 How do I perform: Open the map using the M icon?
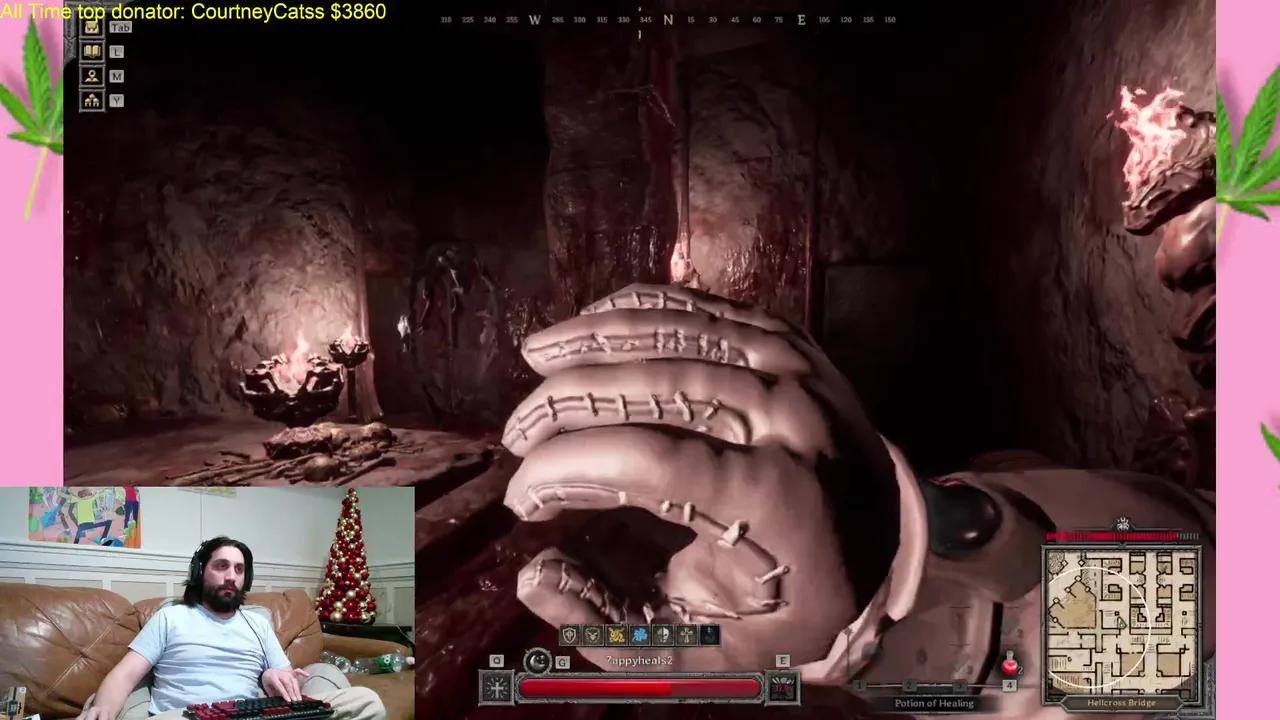point(92,76)
